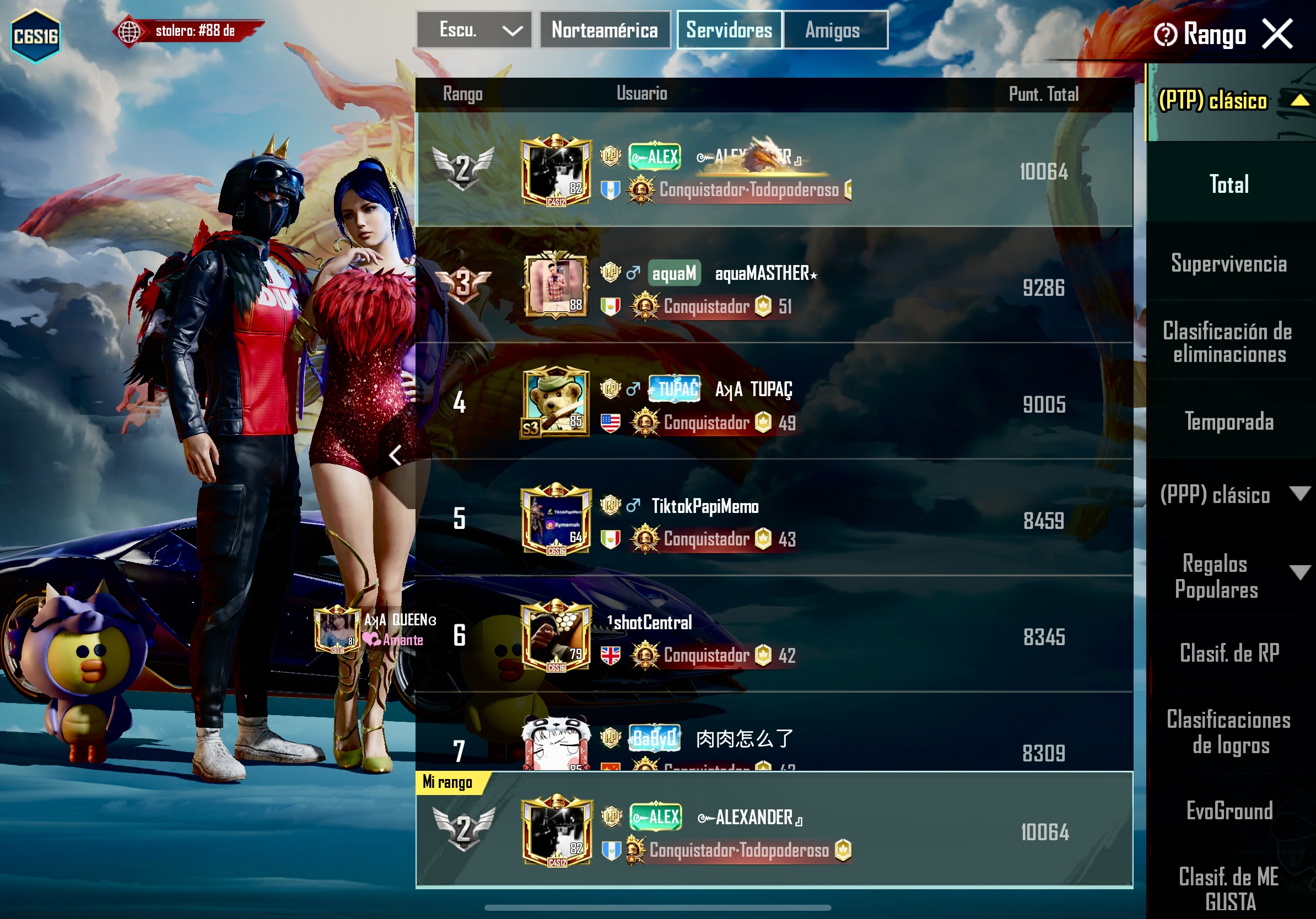Select aquaMASTHER player row
Viewport: 1316px width, 919px height.
(x=774, y=286)
